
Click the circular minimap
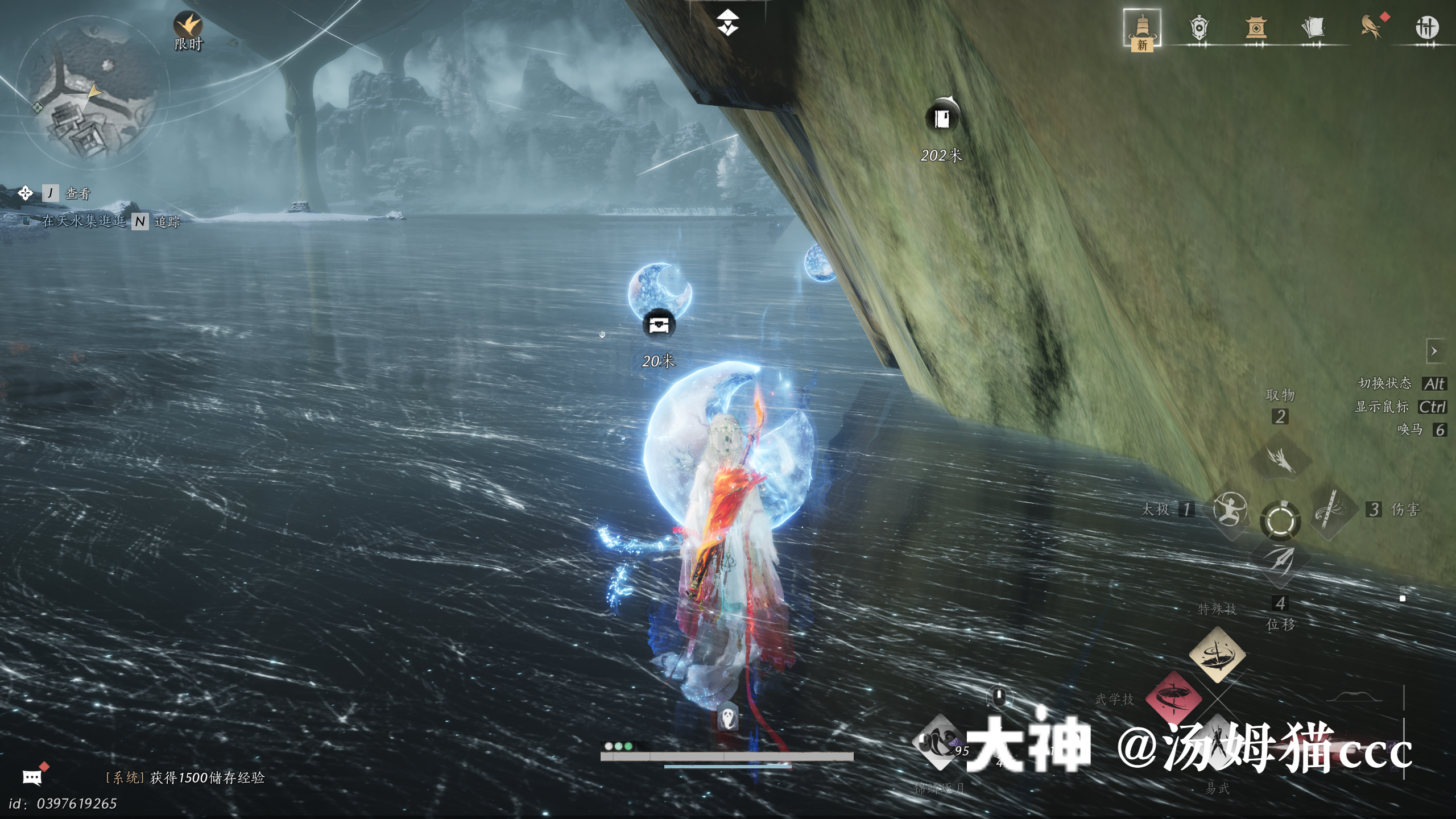pyautogui.click(x=92, y=92)
